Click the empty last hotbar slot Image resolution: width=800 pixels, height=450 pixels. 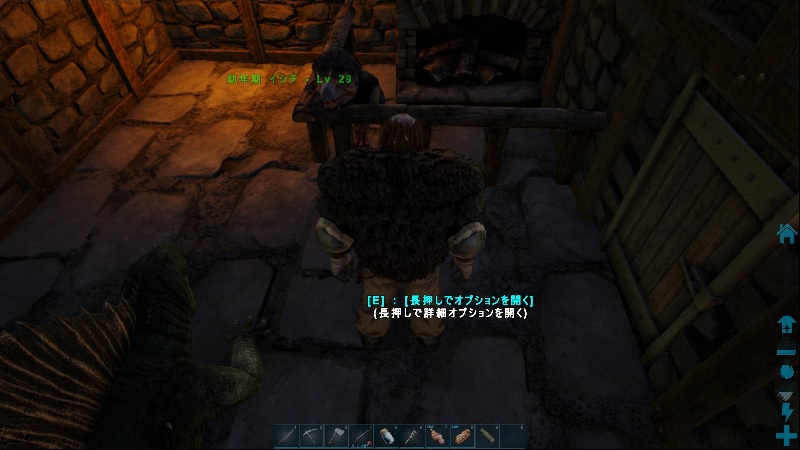click(512, 436)
